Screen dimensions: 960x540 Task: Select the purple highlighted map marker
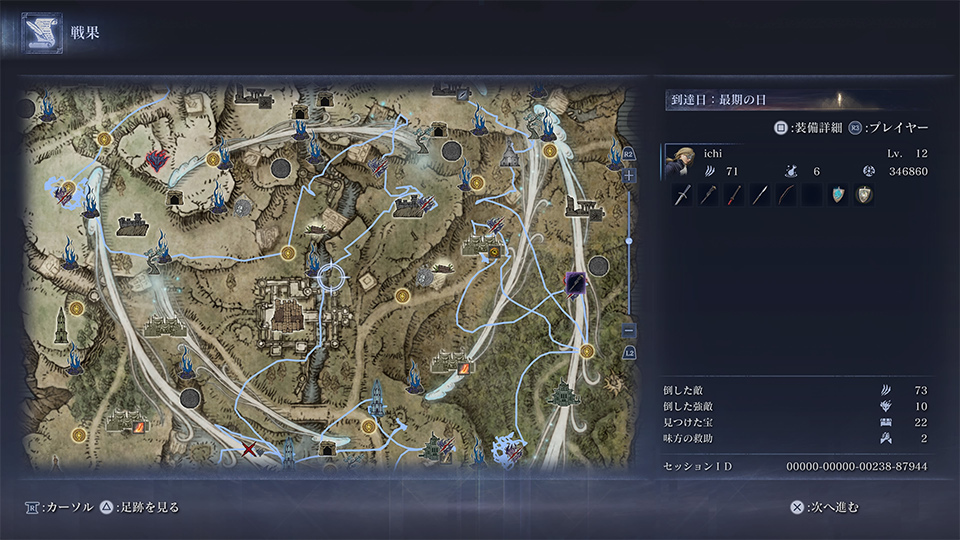pos(575,284)
